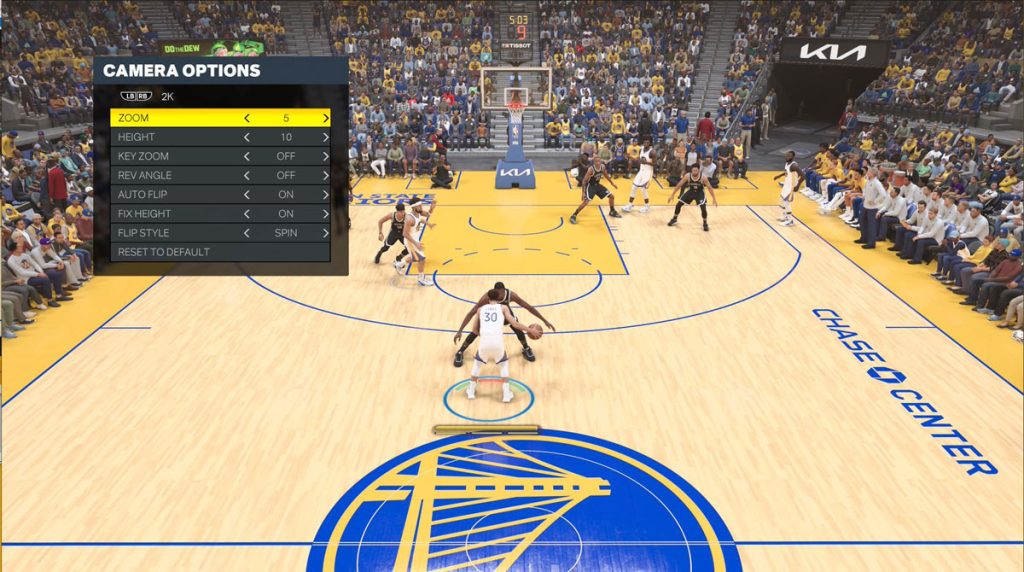The width and height of the screenshot is (1024, 572).
Task: Cycle Flip Style back with left arrow
Action: pos(247,233)
